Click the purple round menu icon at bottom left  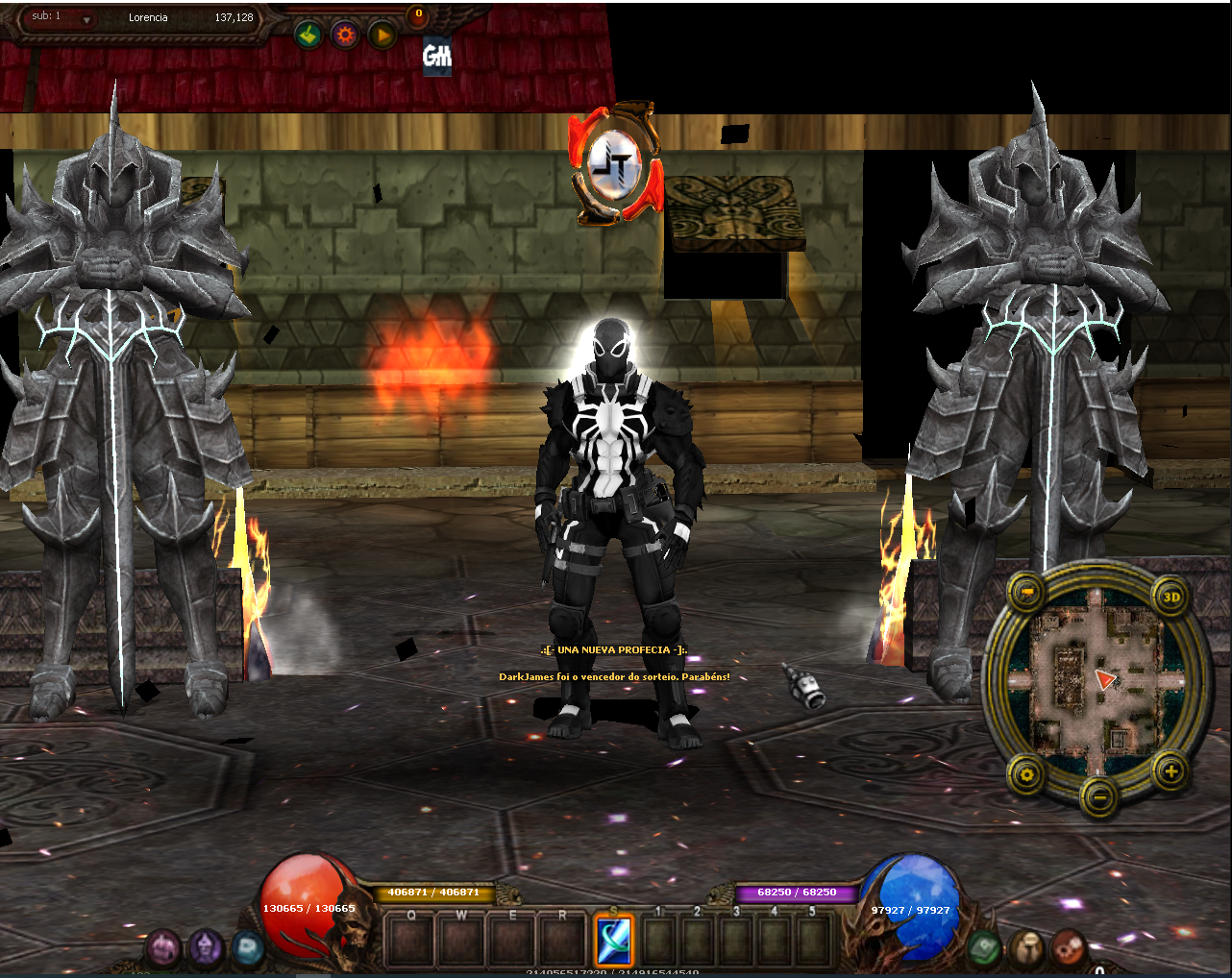click(x=205, y=948)
